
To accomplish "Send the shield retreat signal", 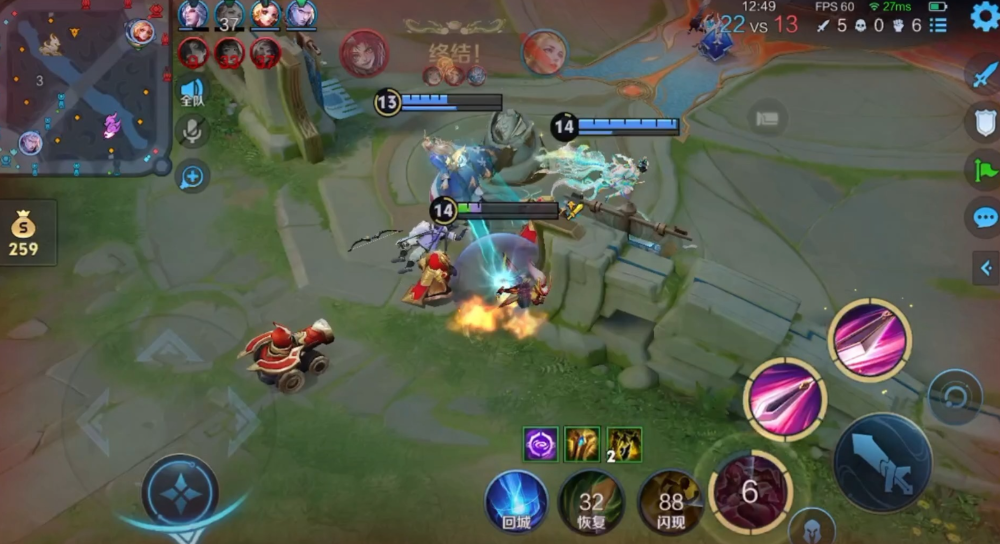I will pos(983,122).
